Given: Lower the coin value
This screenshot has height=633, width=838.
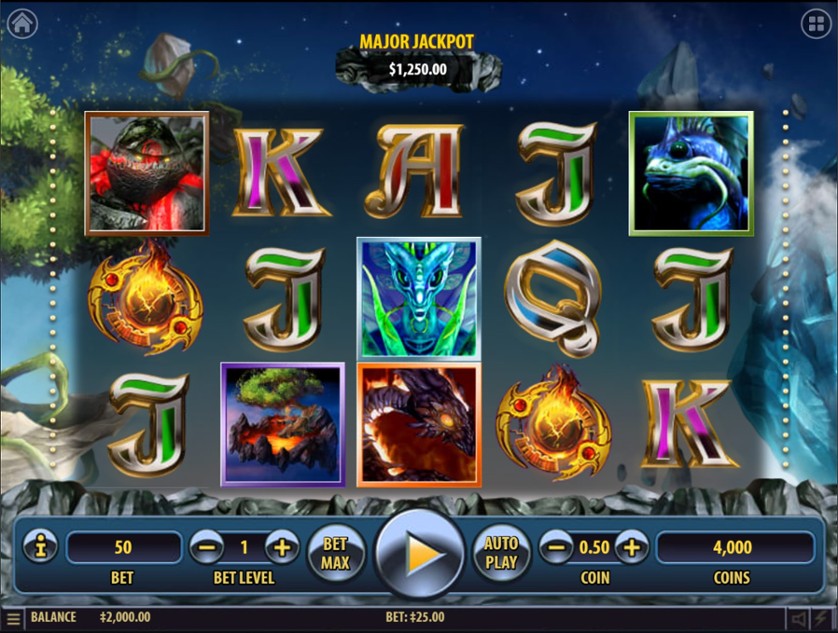Looking at the screenshot, I should (x=555, y=548).
